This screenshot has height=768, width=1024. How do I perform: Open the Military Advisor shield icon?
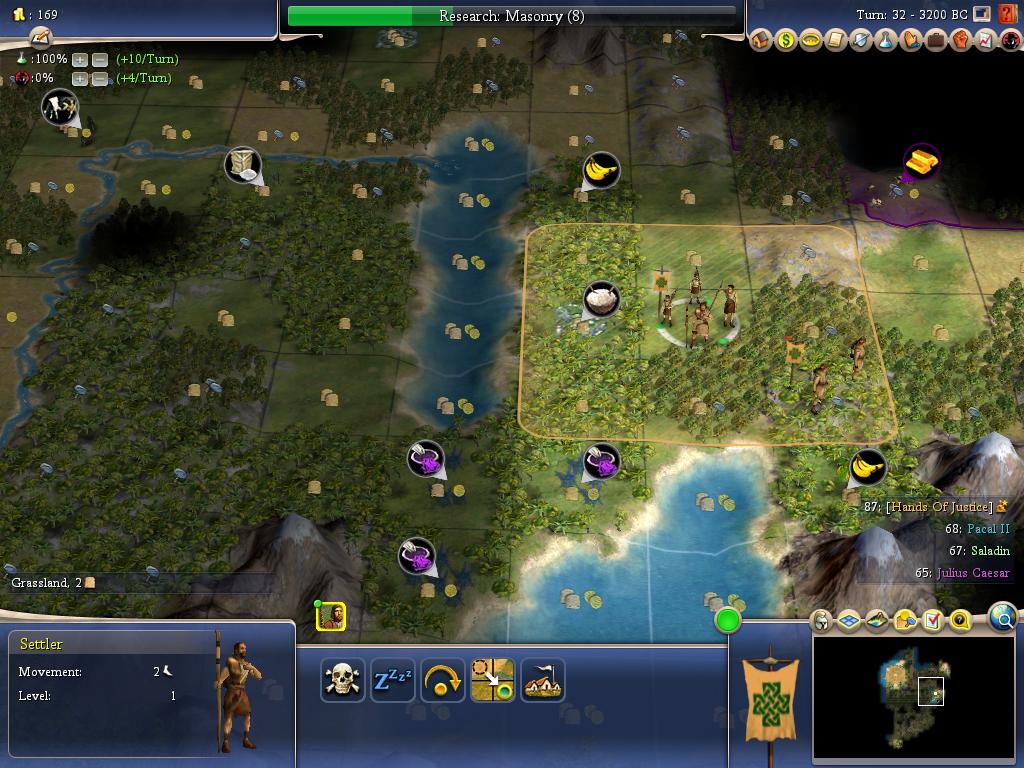pos(861,41)
